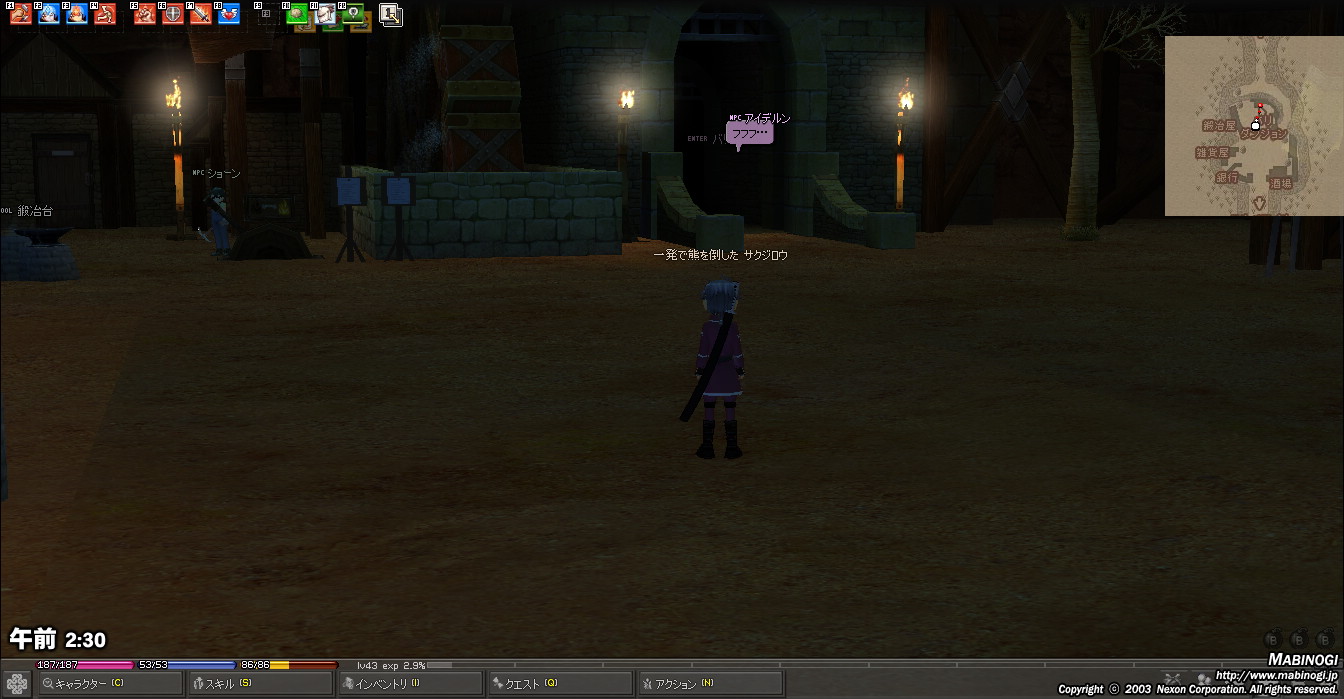Screen dimensions: 1344x699
Task: Click the Celtic knot main menu button
Action: [17, 684]
